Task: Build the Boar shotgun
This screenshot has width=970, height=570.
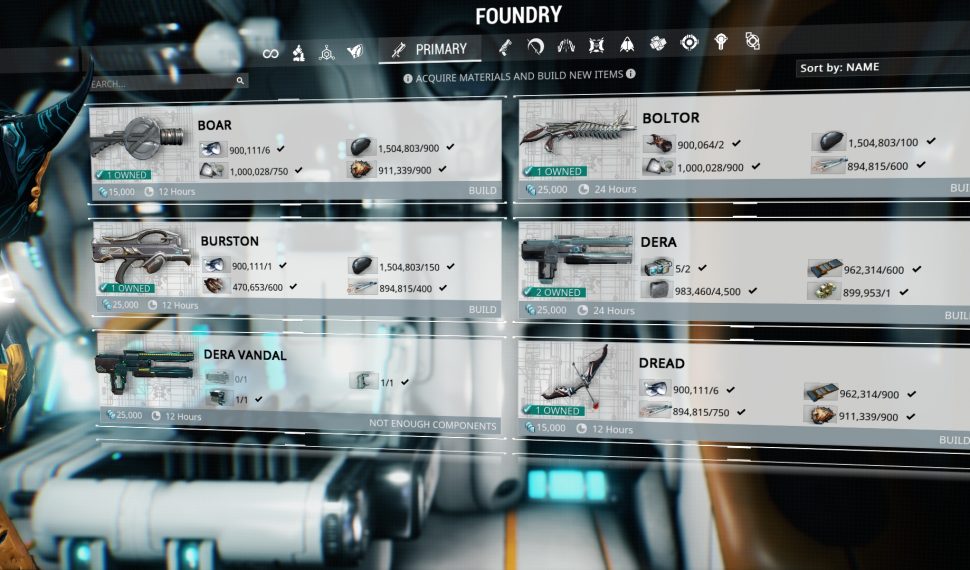Action: click(x=482, y=190)
